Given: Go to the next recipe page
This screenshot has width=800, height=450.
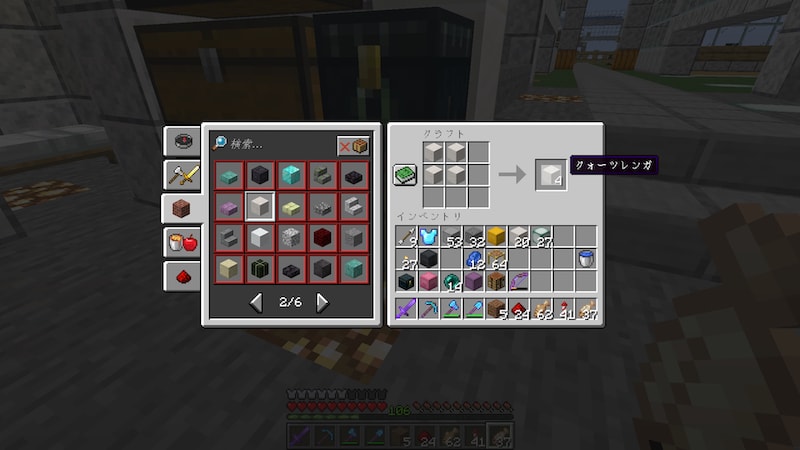Looking at the screenshot, I should 322,302.
